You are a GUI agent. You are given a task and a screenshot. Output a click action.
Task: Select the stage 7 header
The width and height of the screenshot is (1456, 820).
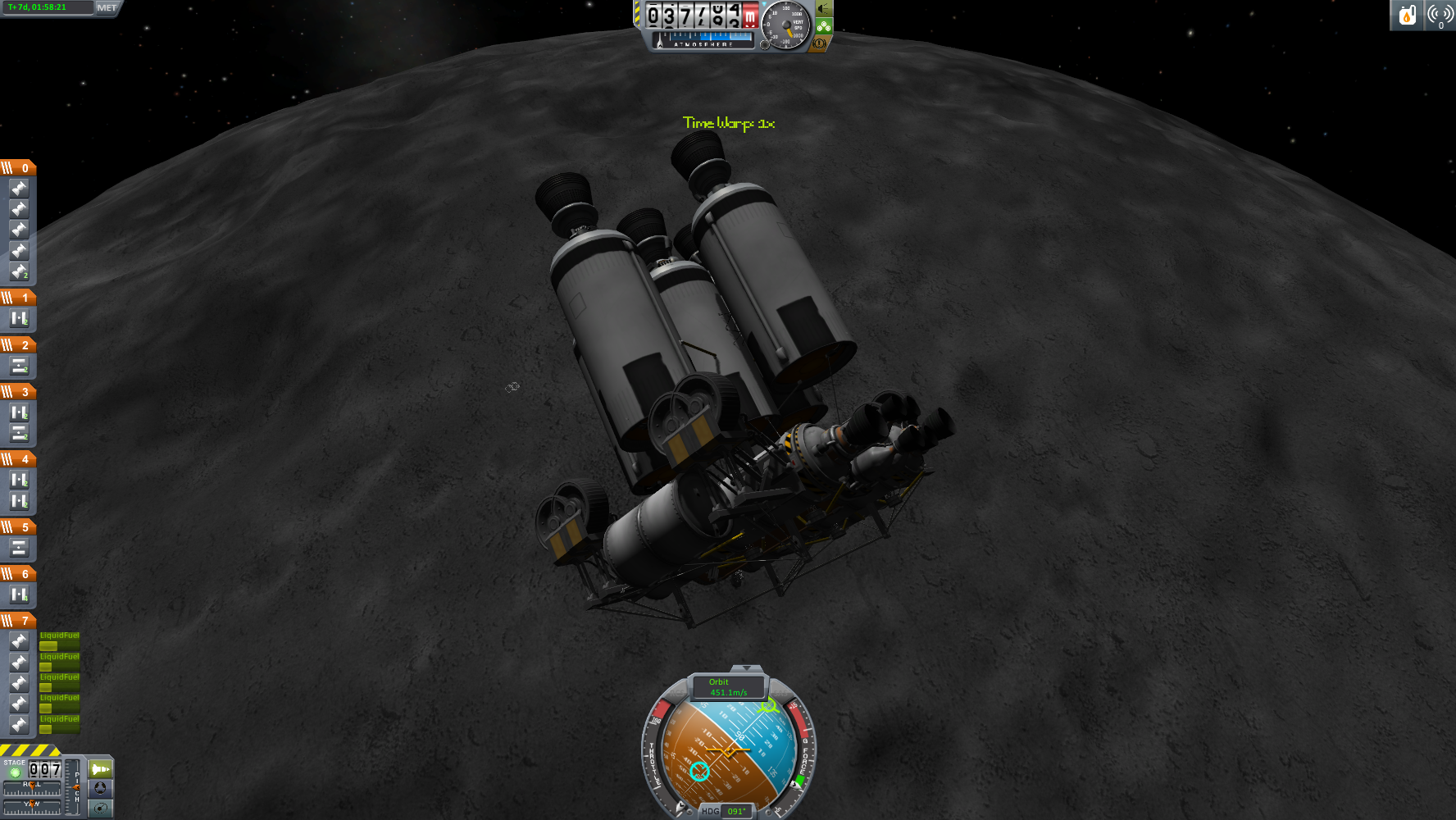pos(18,621)
